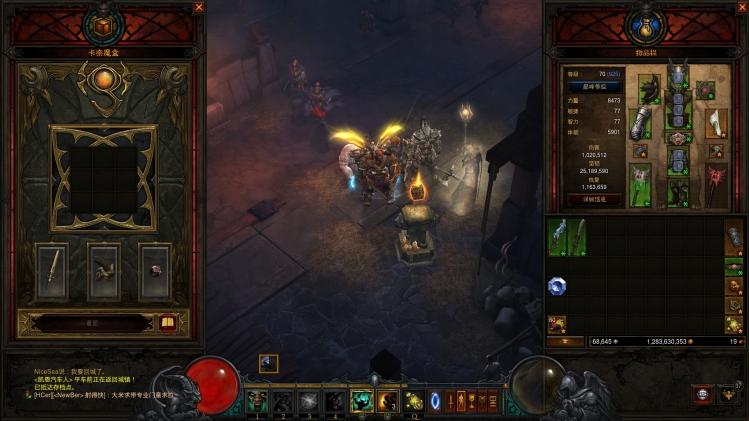Activate the right mouse button skill
Image resolution: width=749 pixels, height=421 pixels.
[387, 401]
